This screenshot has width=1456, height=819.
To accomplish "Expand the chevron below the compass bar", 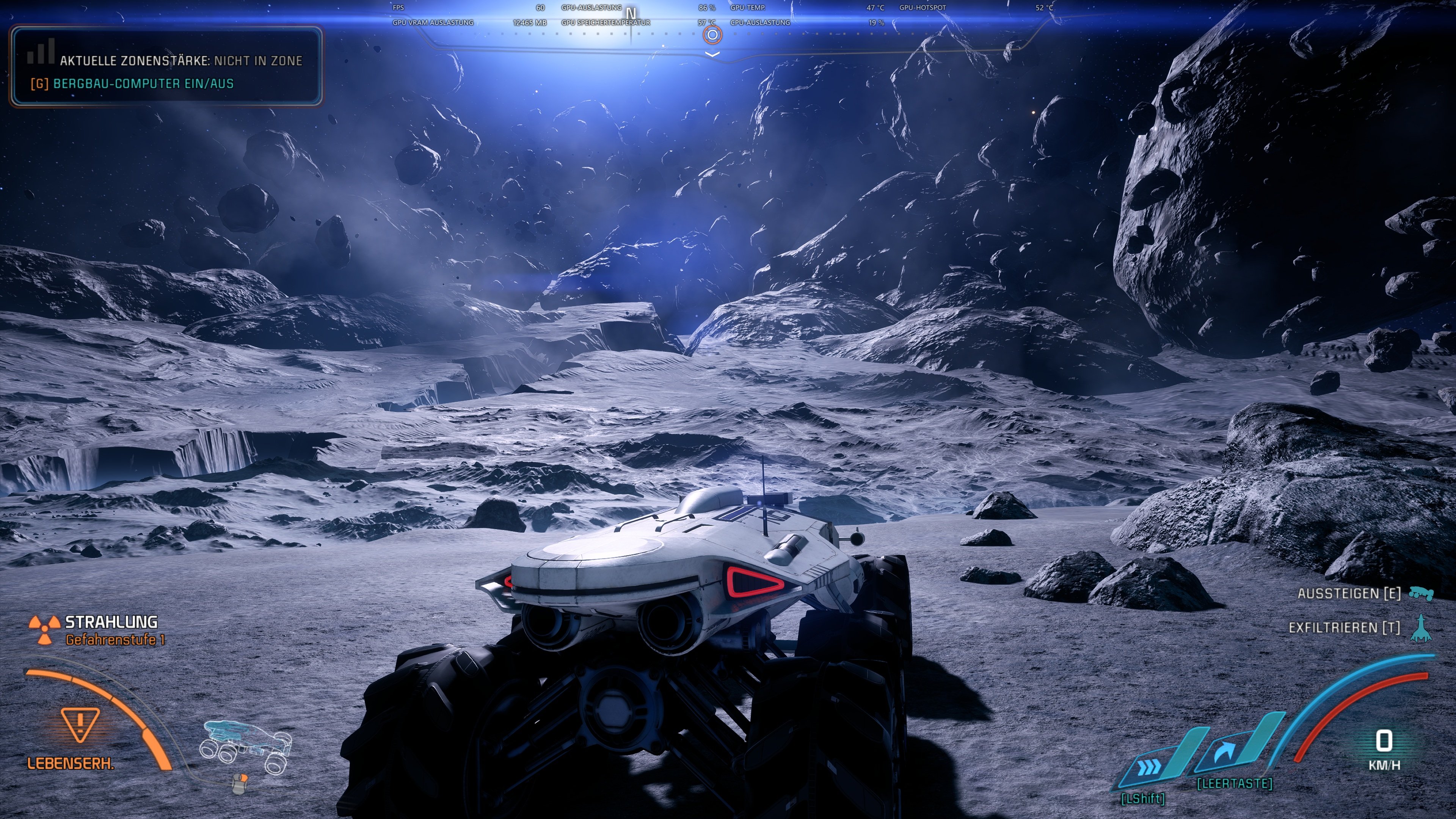I will tap(712, 54).
